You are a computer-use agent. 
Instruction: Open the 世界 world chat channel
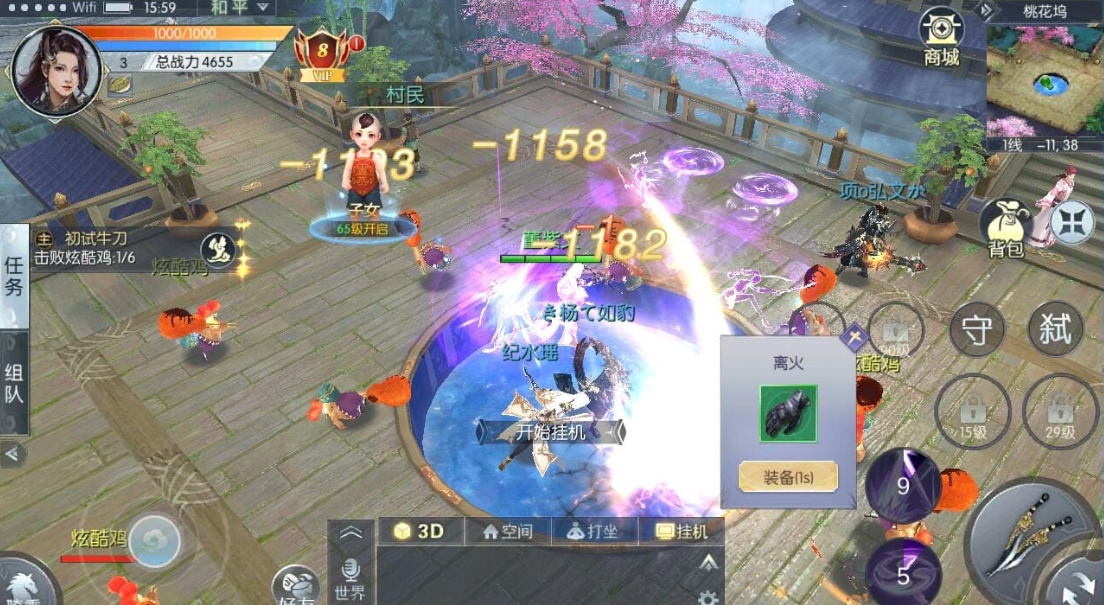tap(350, 579)
